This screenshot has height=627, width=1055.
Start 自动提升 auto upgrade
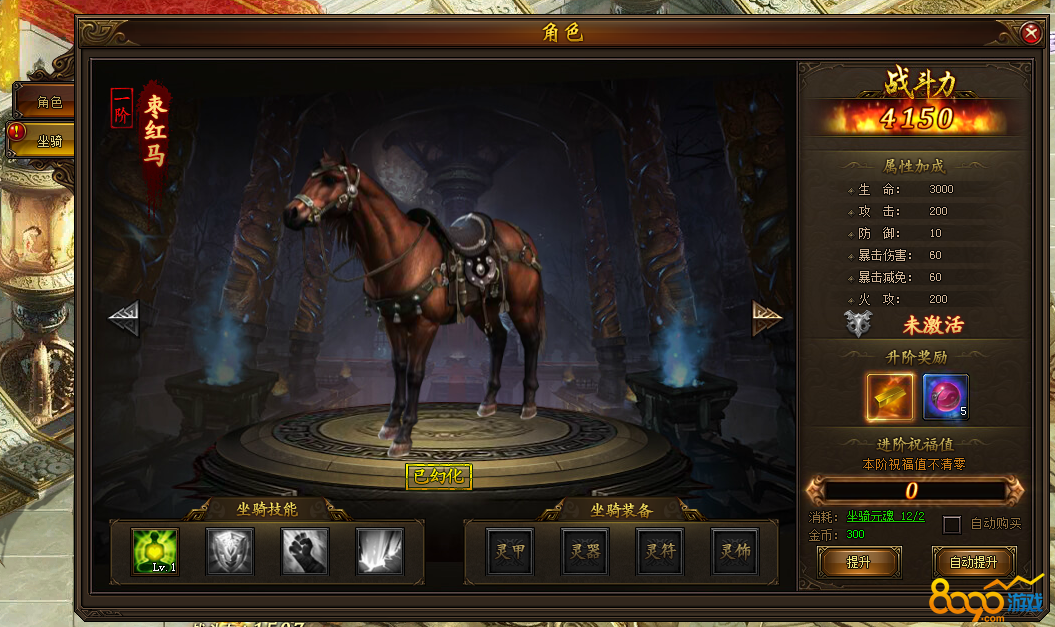(973, 562)
